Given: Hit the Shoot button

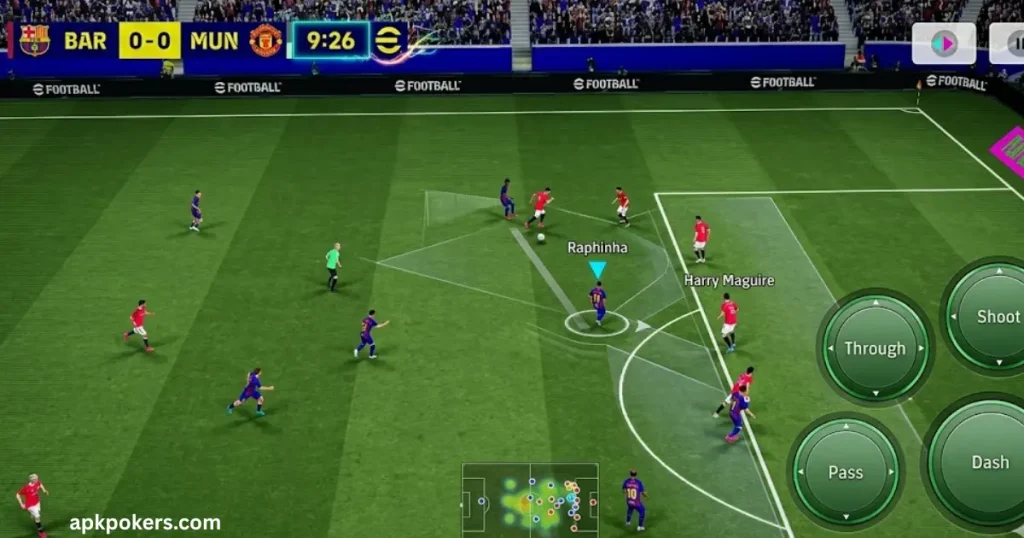Looking at the screenshot, I should [x=993, y=317].
